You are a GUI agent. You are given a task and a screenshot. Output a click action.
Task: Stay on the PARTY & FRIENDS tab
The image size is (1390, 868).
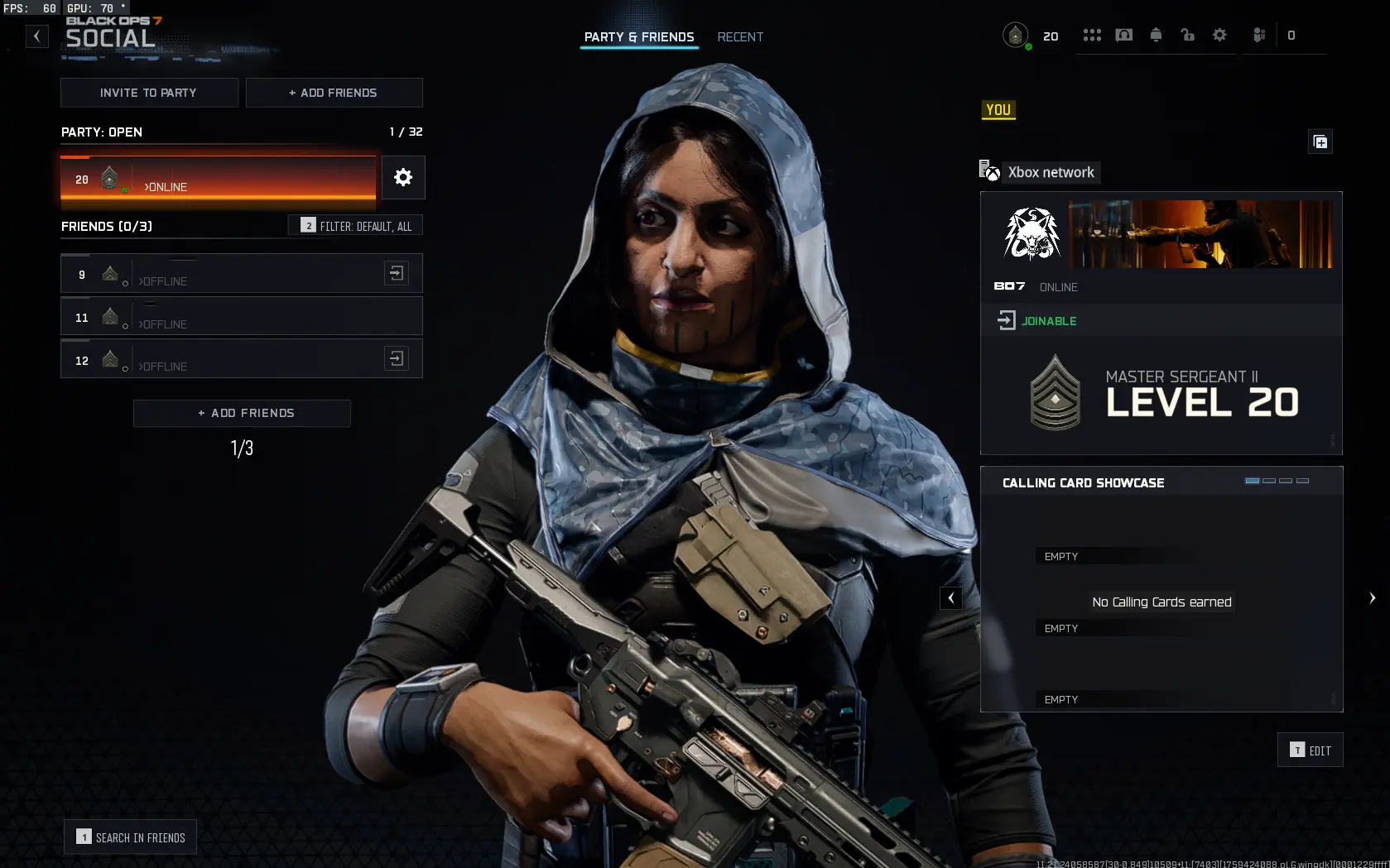[638, 36]
